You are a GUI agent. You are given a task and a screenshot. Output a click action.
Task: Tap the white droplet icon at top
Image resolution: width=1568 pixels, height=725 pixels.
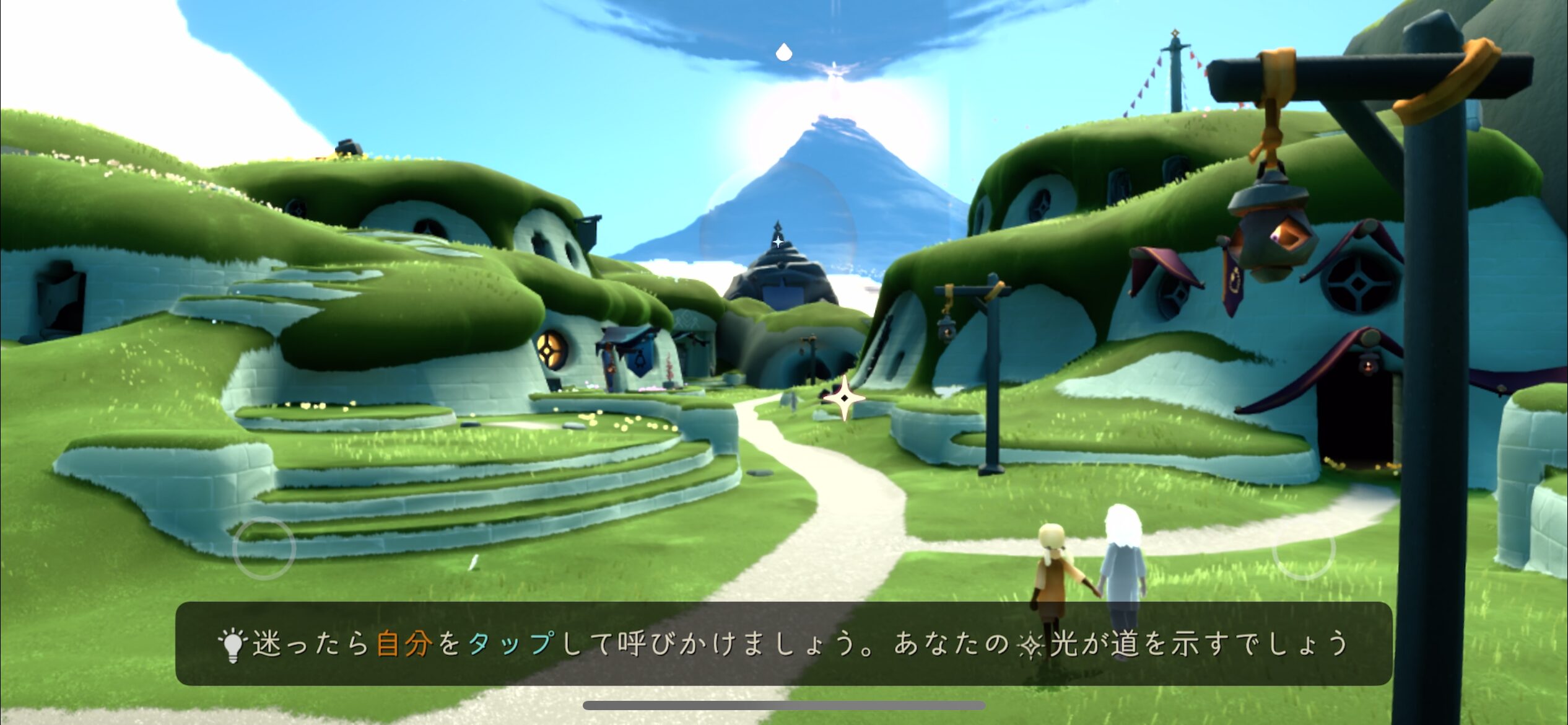click(x=784, y=52)
